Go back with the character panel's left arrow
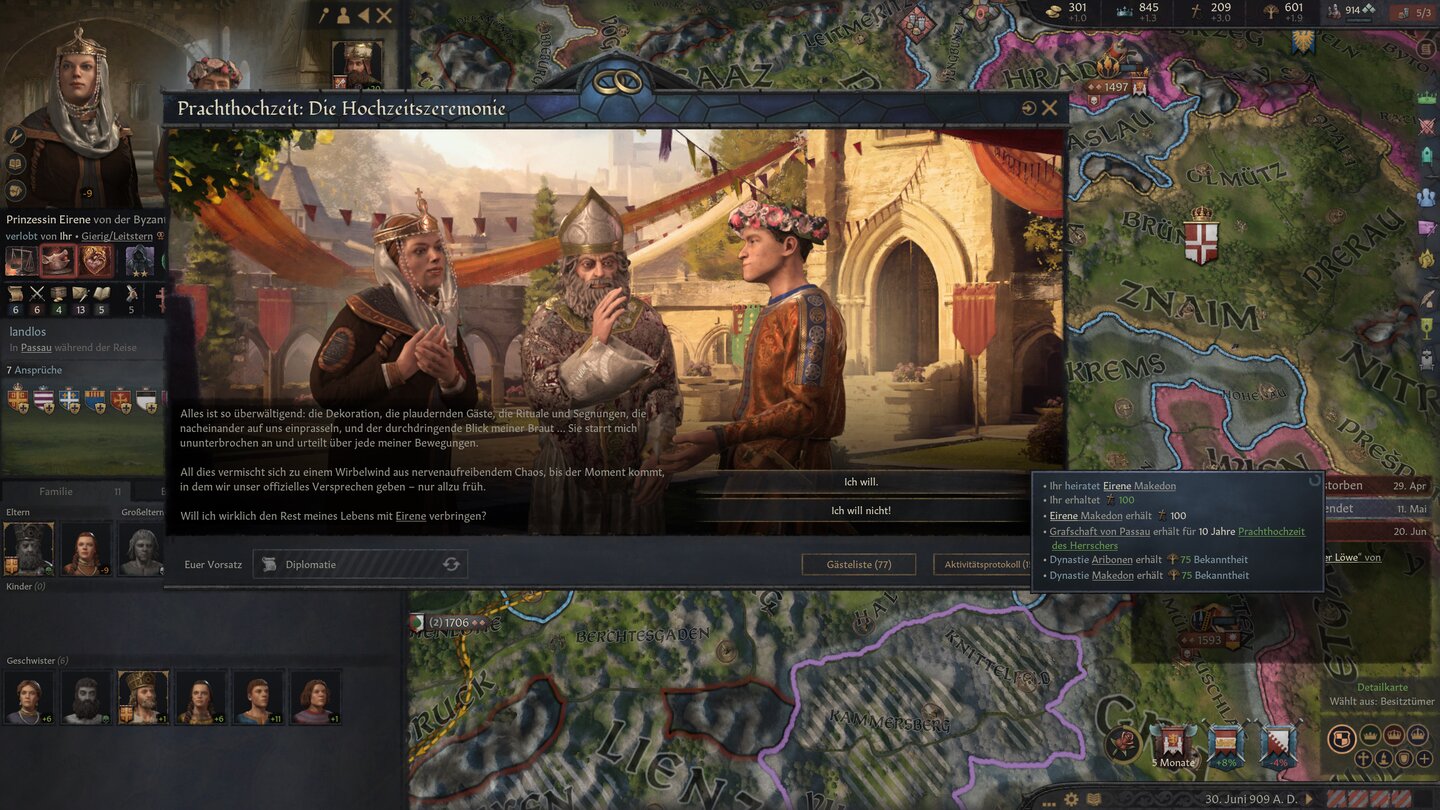This screenshot has width=1440, height=810. 363,15
